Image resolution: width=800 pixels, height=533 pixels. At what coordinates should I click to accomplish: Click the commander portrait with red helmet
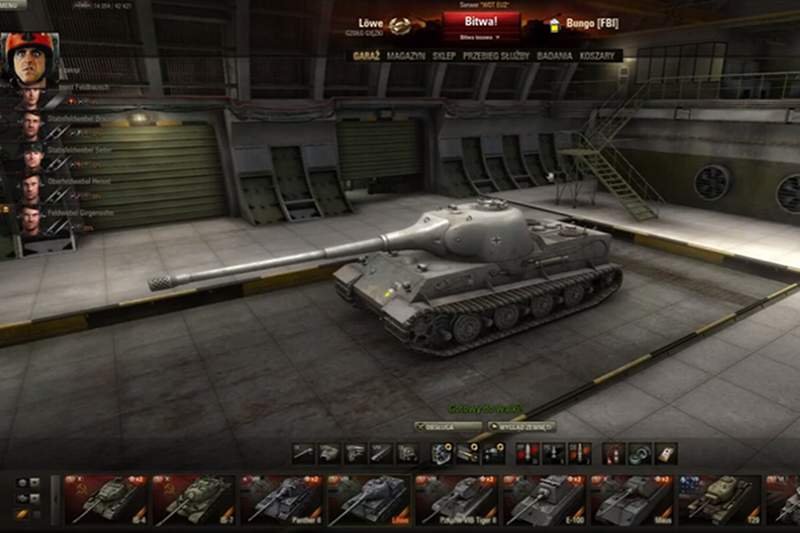tap(32, 60)
